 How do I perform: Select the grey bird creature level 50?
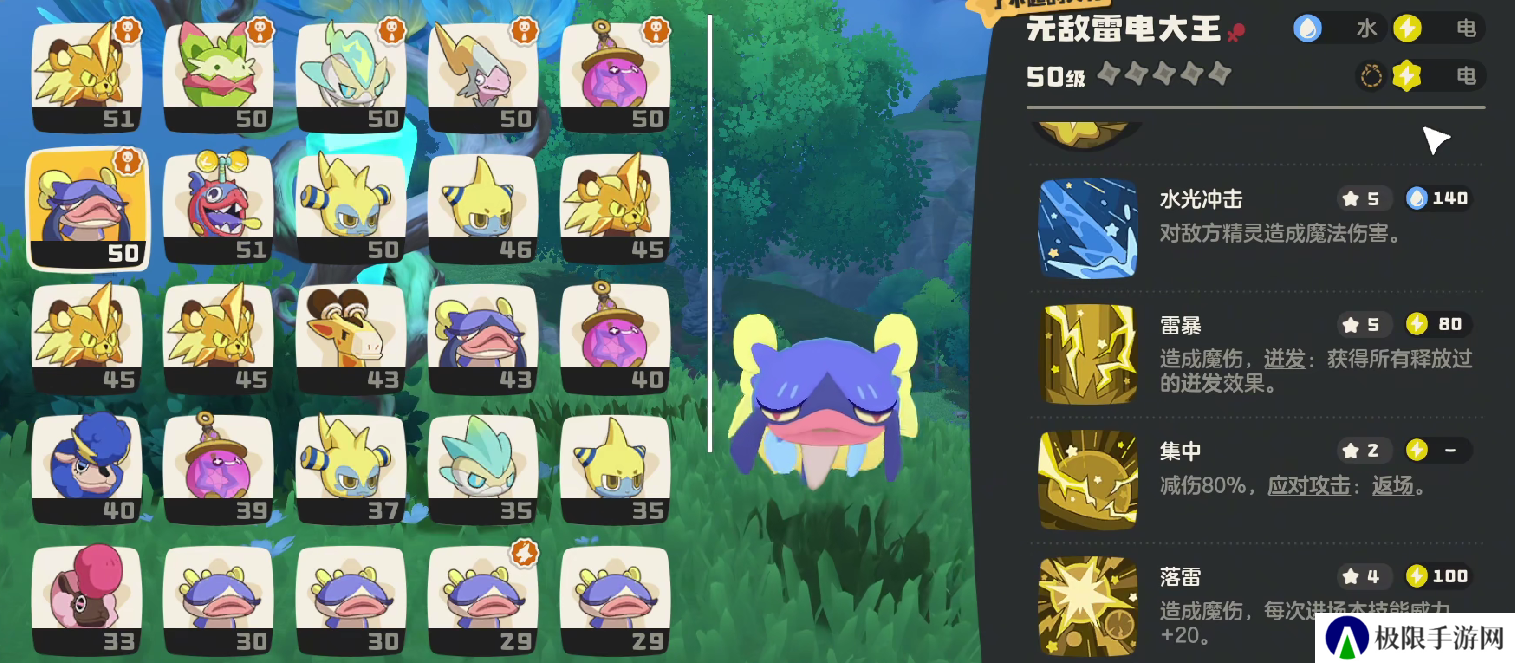[x=483, y=76]
